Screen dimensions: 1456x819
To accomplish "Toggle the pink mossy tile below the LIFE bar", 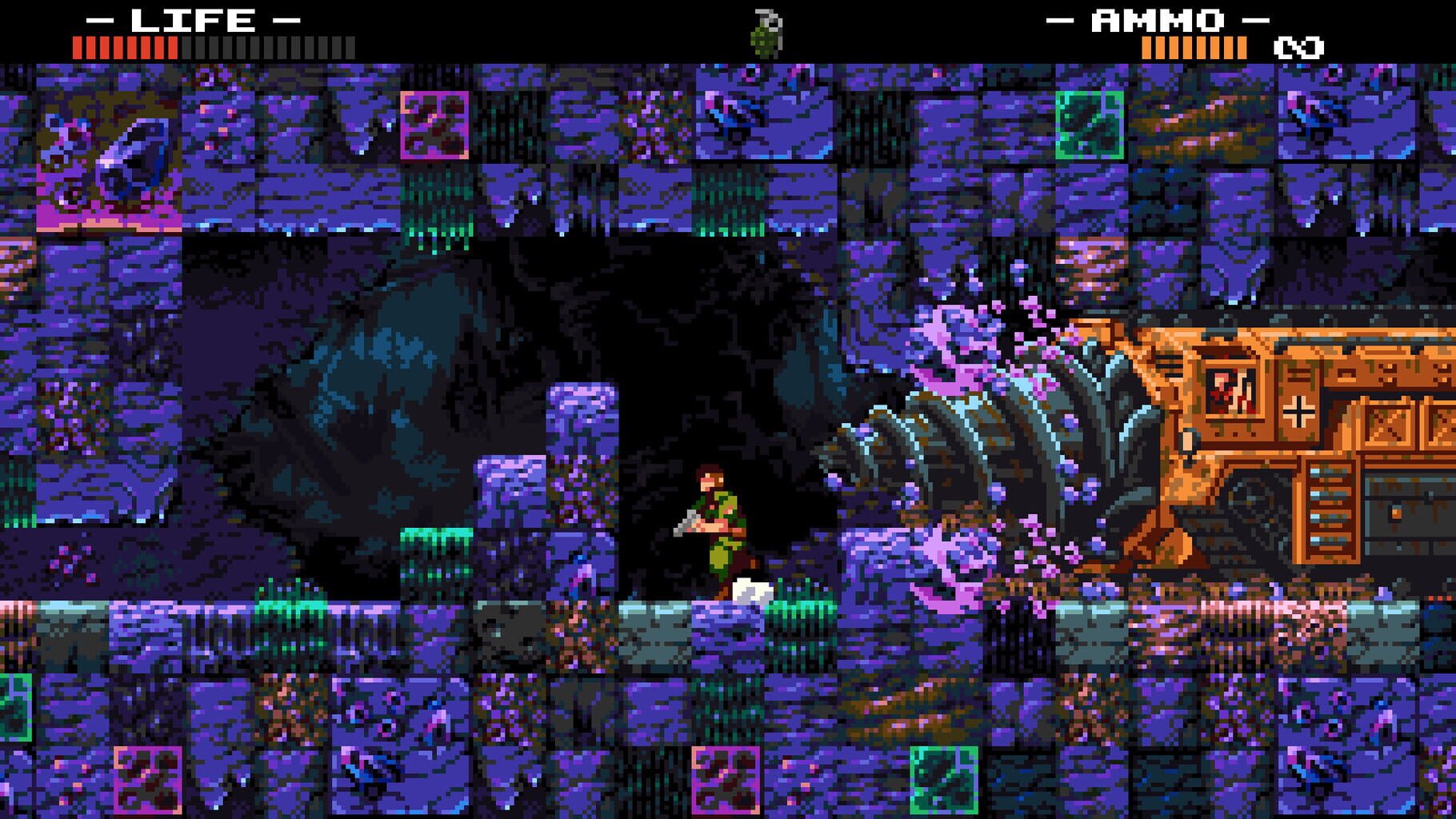I will pos(436,124).
